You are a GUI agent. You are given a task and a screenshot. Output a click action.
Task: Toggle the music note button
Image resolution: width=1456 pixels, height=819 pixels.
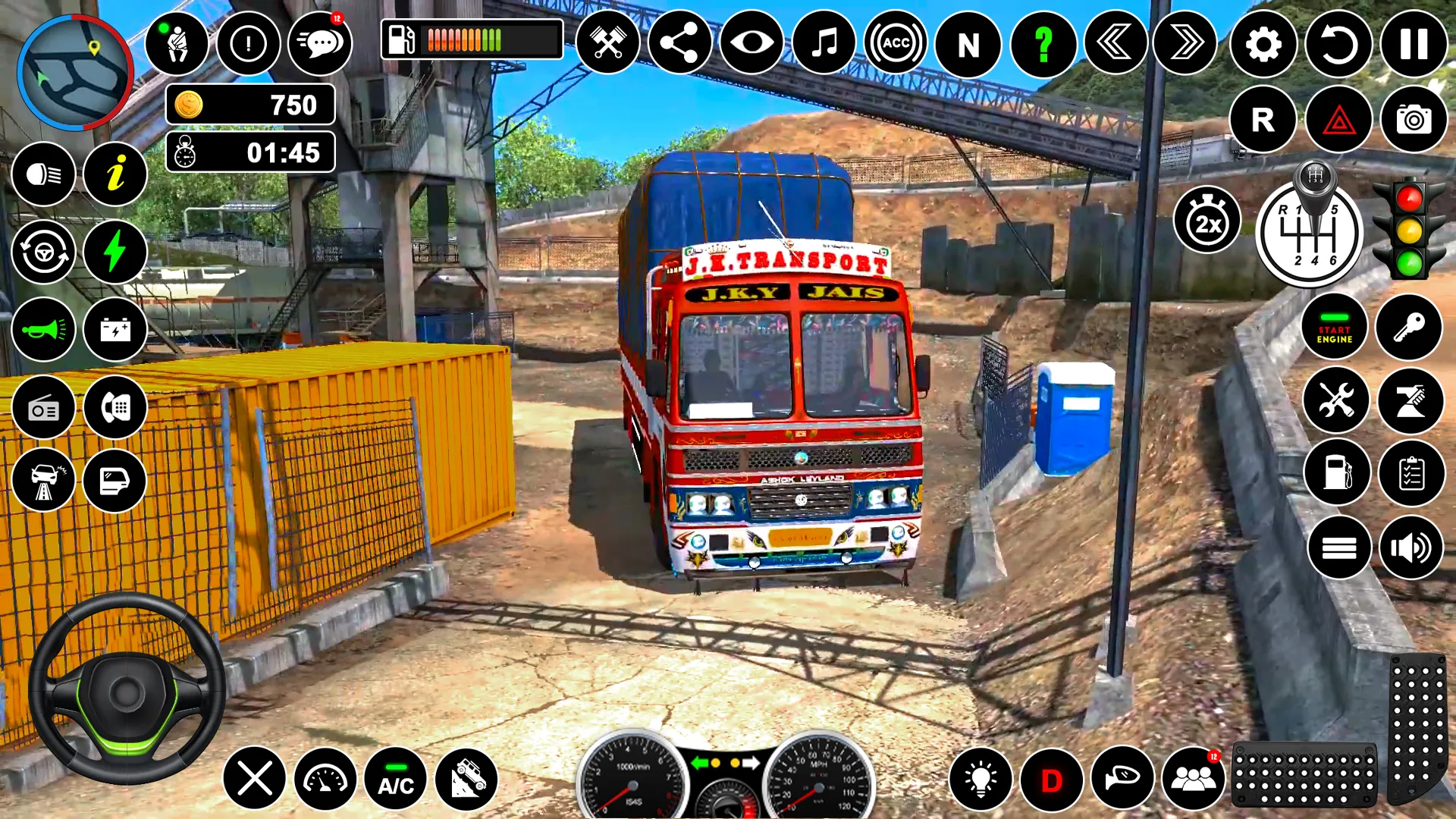click(x=824, y=43)
